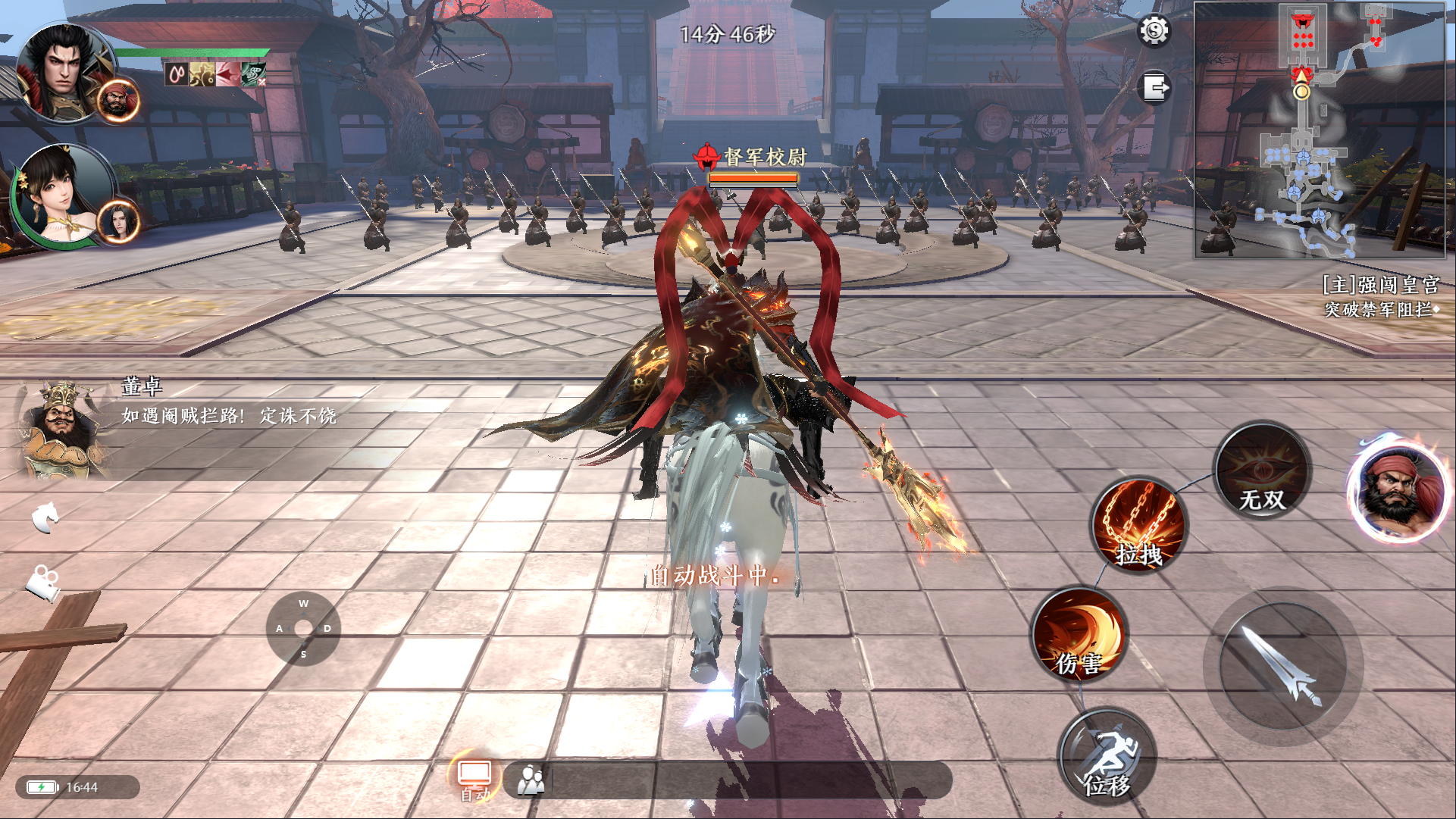Open the 强闯皇宫 quest tracker
1456x819 pixels.
click(x=1379, y=295)
